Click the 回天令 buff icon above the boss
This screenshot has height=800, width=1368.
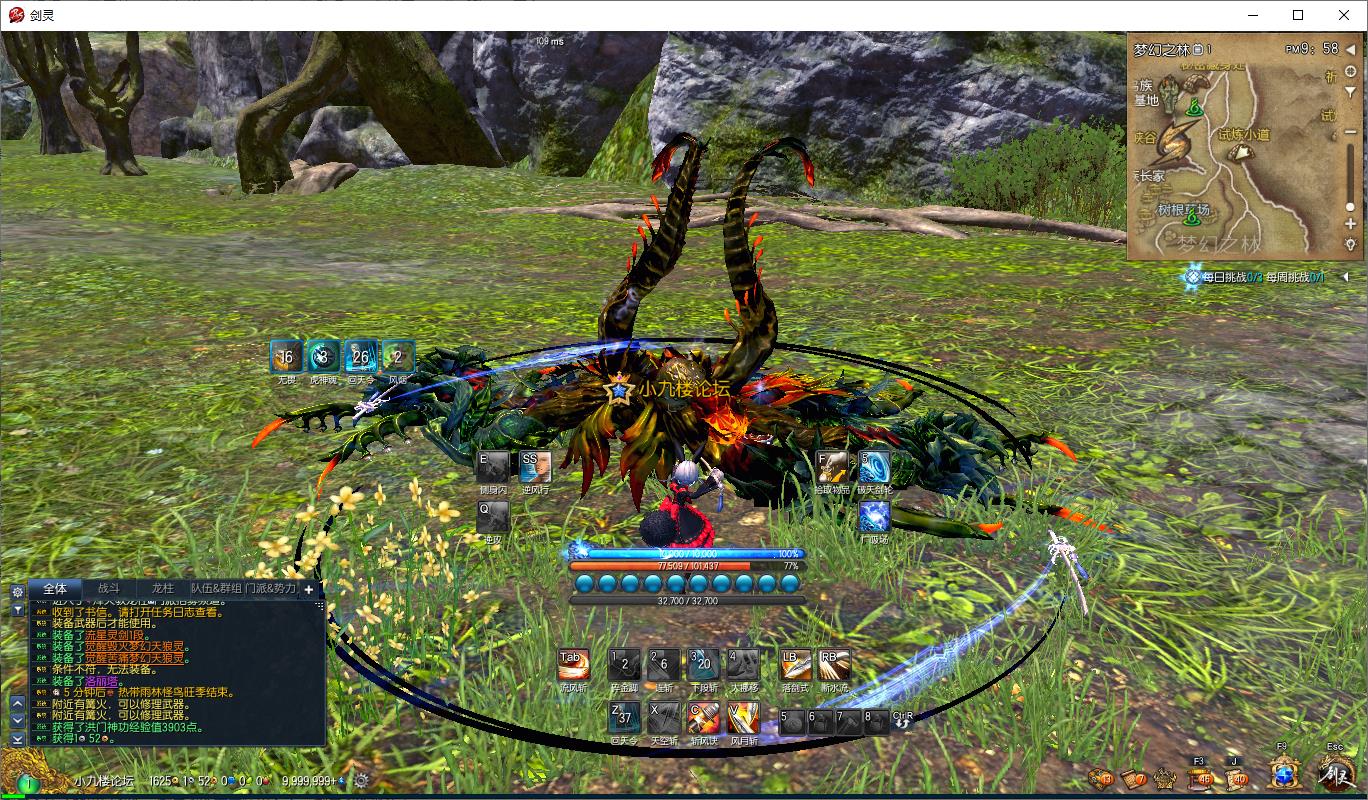[361, 356]
